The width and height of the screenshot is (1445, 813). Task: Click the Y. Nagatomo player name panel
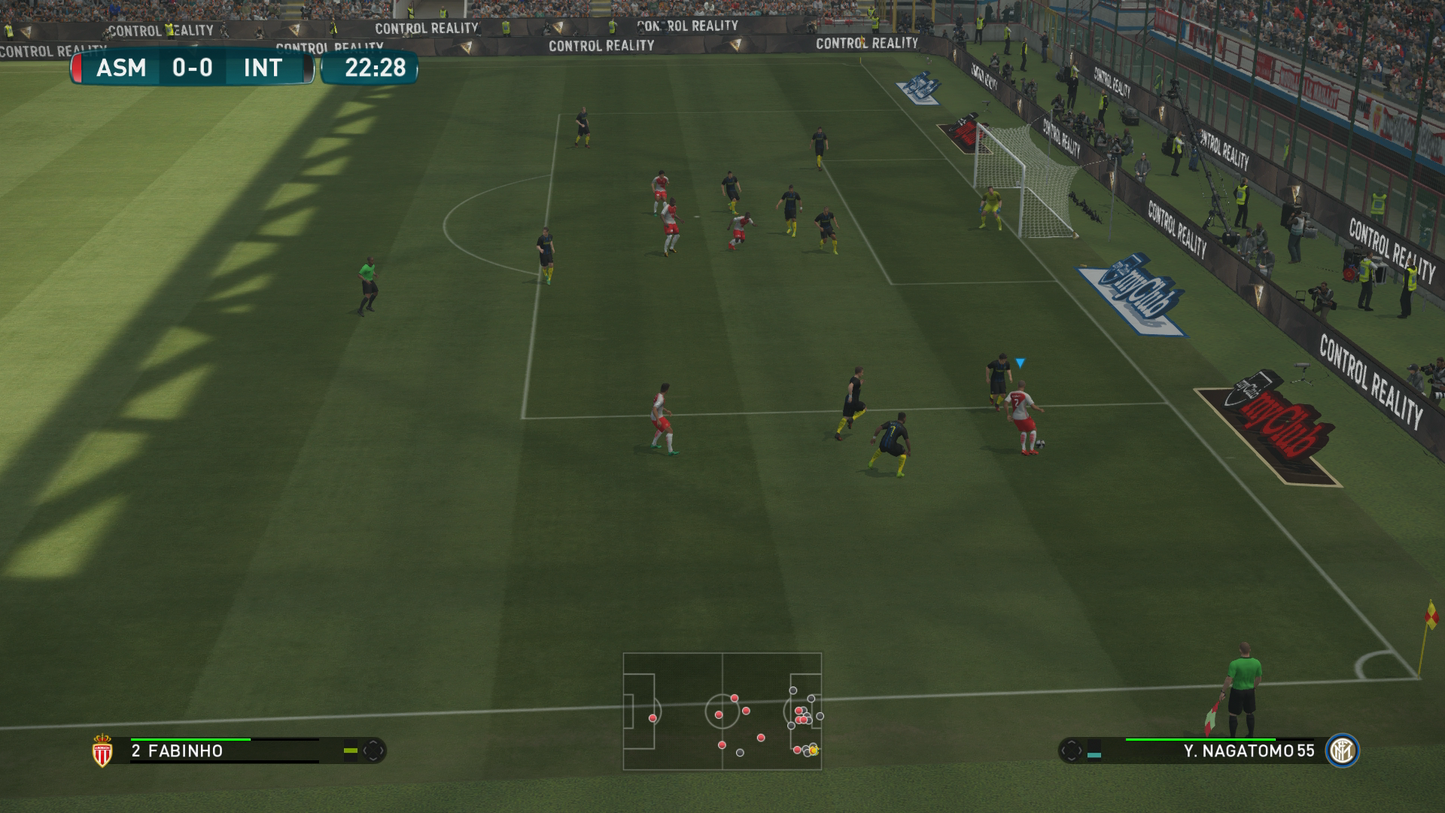click(x=1215, y=751)
